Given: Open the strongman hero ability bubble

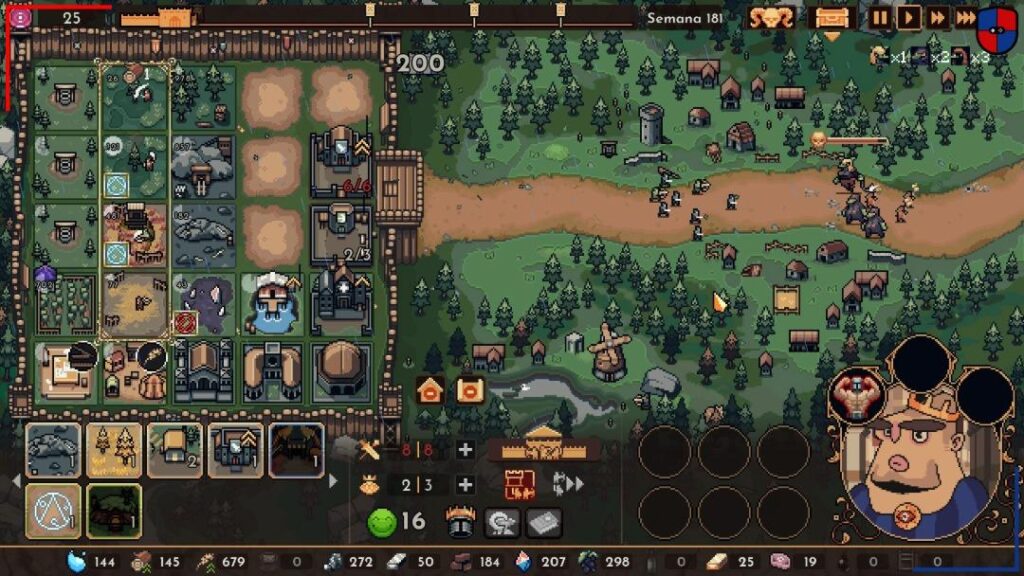Looking at the screenshot, I should tap(857, 395).
